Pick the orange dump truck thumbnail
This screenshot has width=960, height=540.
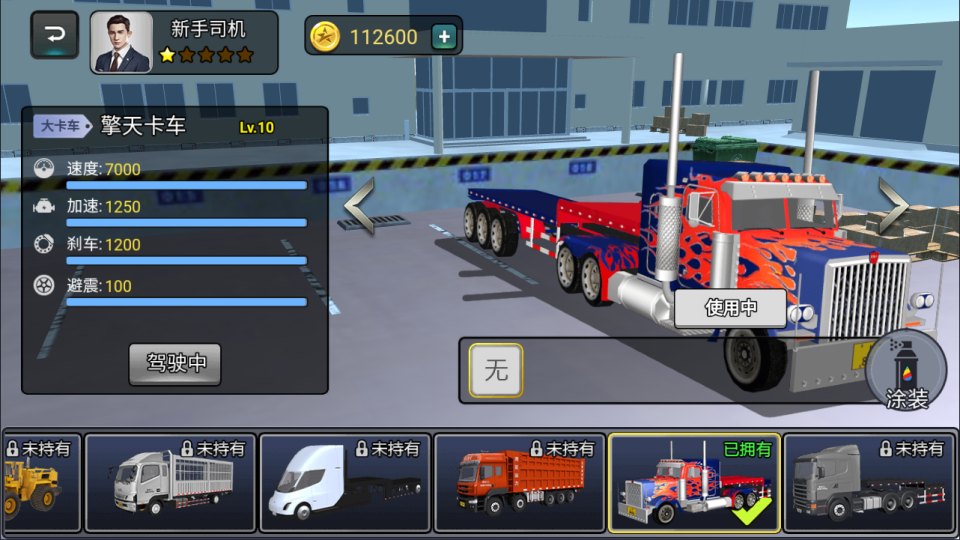[x=519, y=483]
